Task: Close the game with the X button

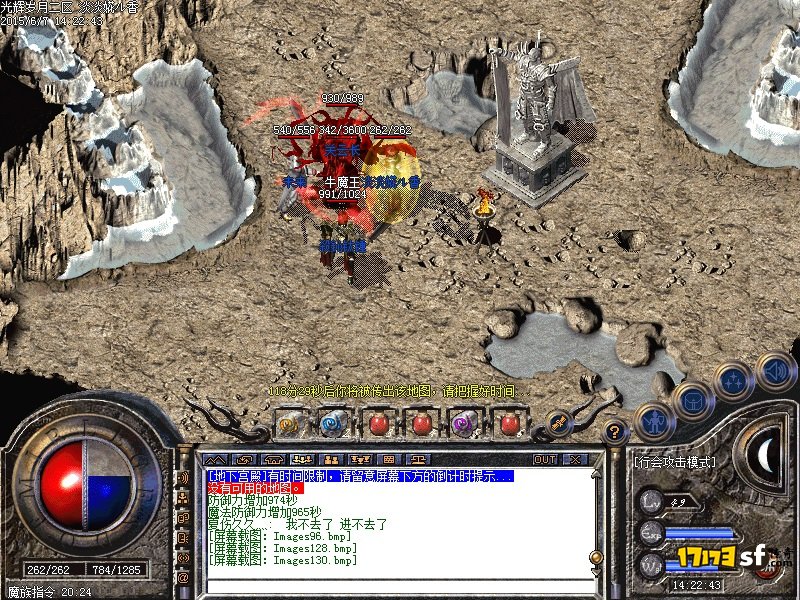Action: click(x=575, y=459)
